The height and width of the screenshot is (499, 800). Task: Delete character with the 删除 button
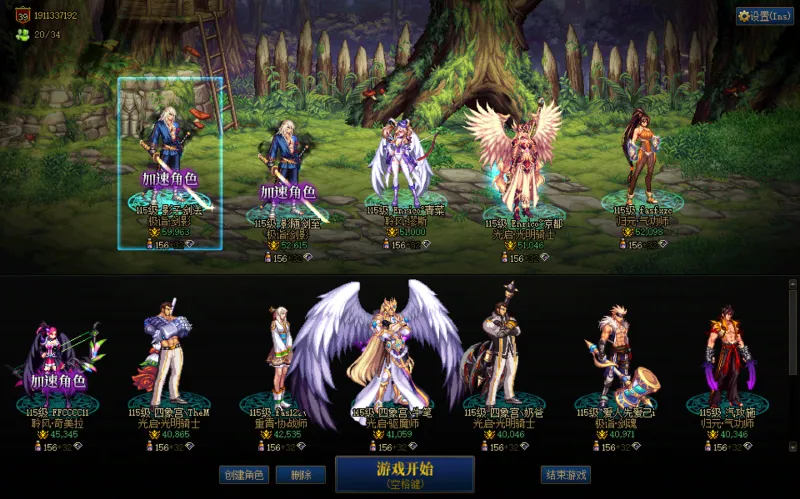point(294,475)
